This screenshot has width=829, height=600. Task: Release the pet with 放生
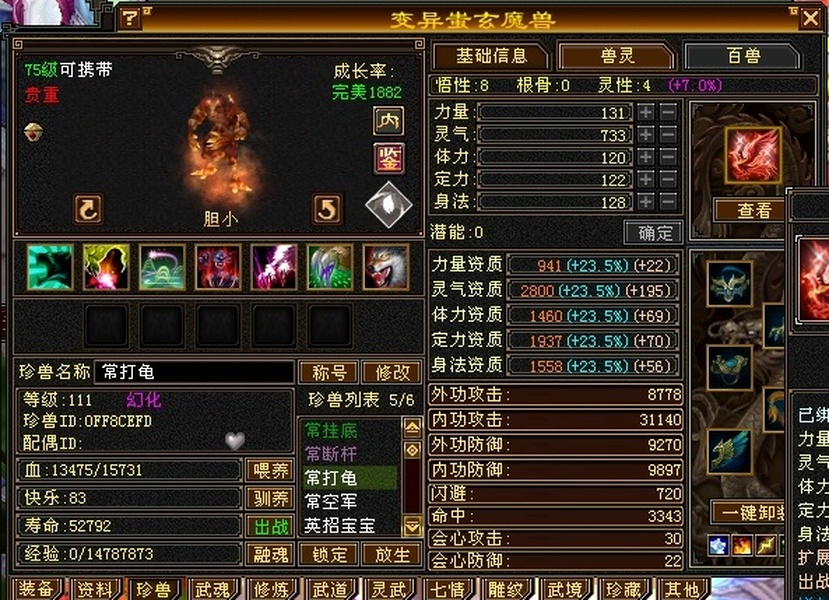(391, 555)
